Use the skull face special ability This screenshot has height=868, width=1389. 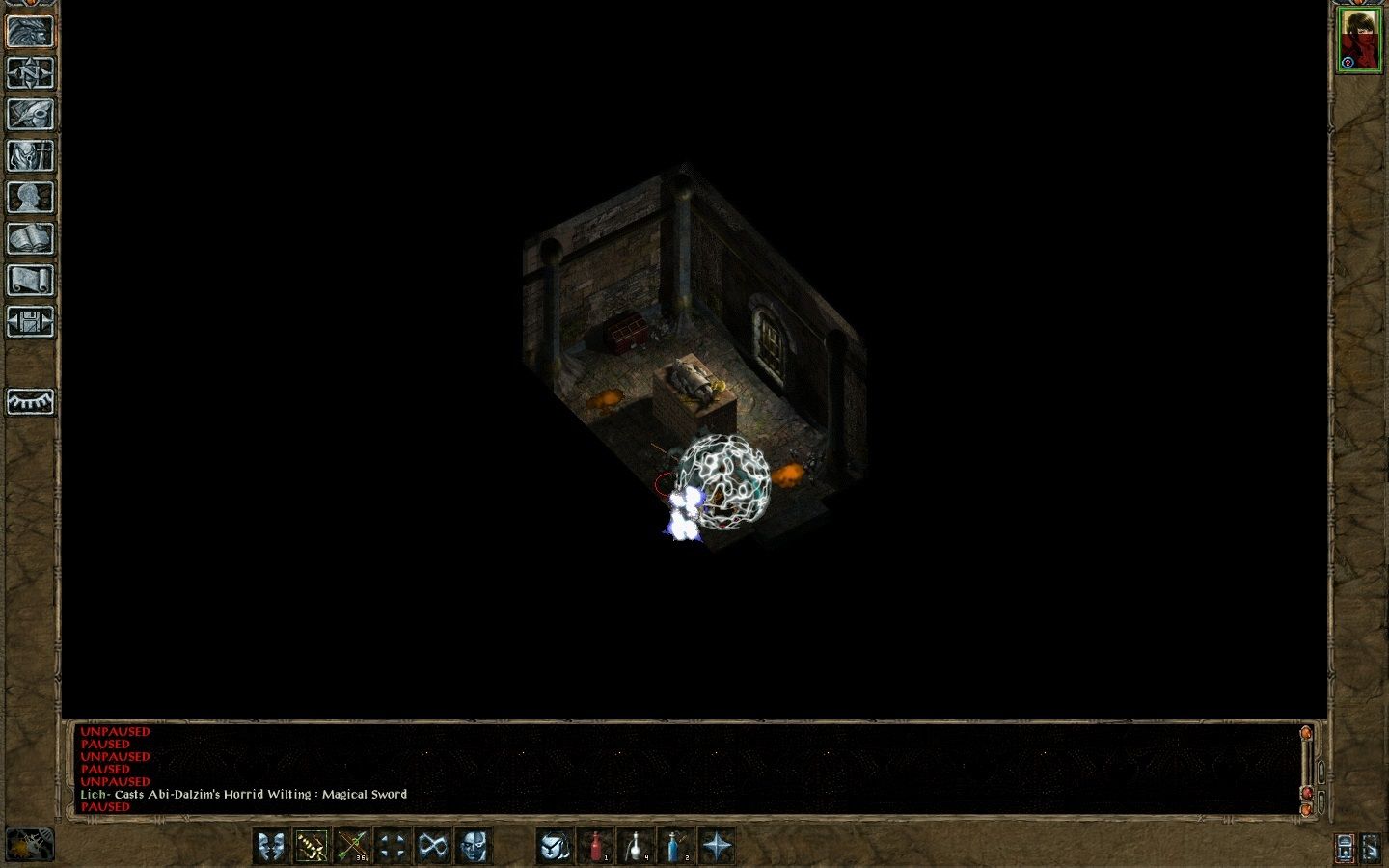pyautogui.click(x=472, y=847)
